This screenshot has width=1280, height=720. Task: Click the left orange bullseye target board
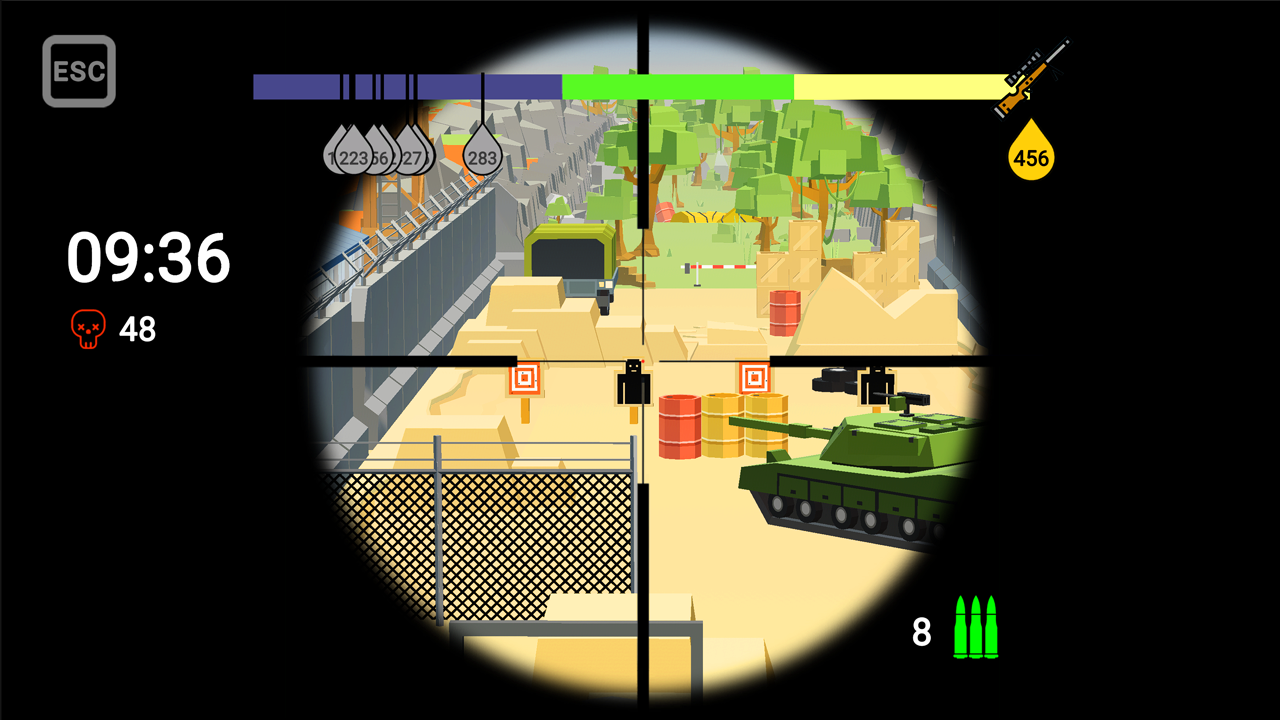tap(522, 378)
